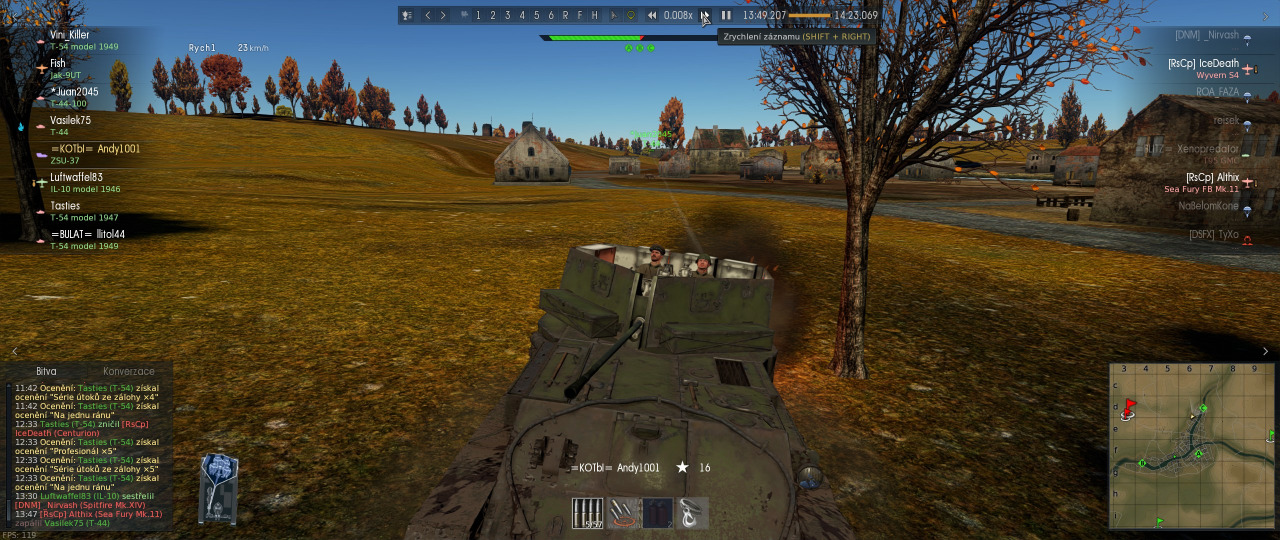Open the Bitva battle log tab

(x=46, y=371)
